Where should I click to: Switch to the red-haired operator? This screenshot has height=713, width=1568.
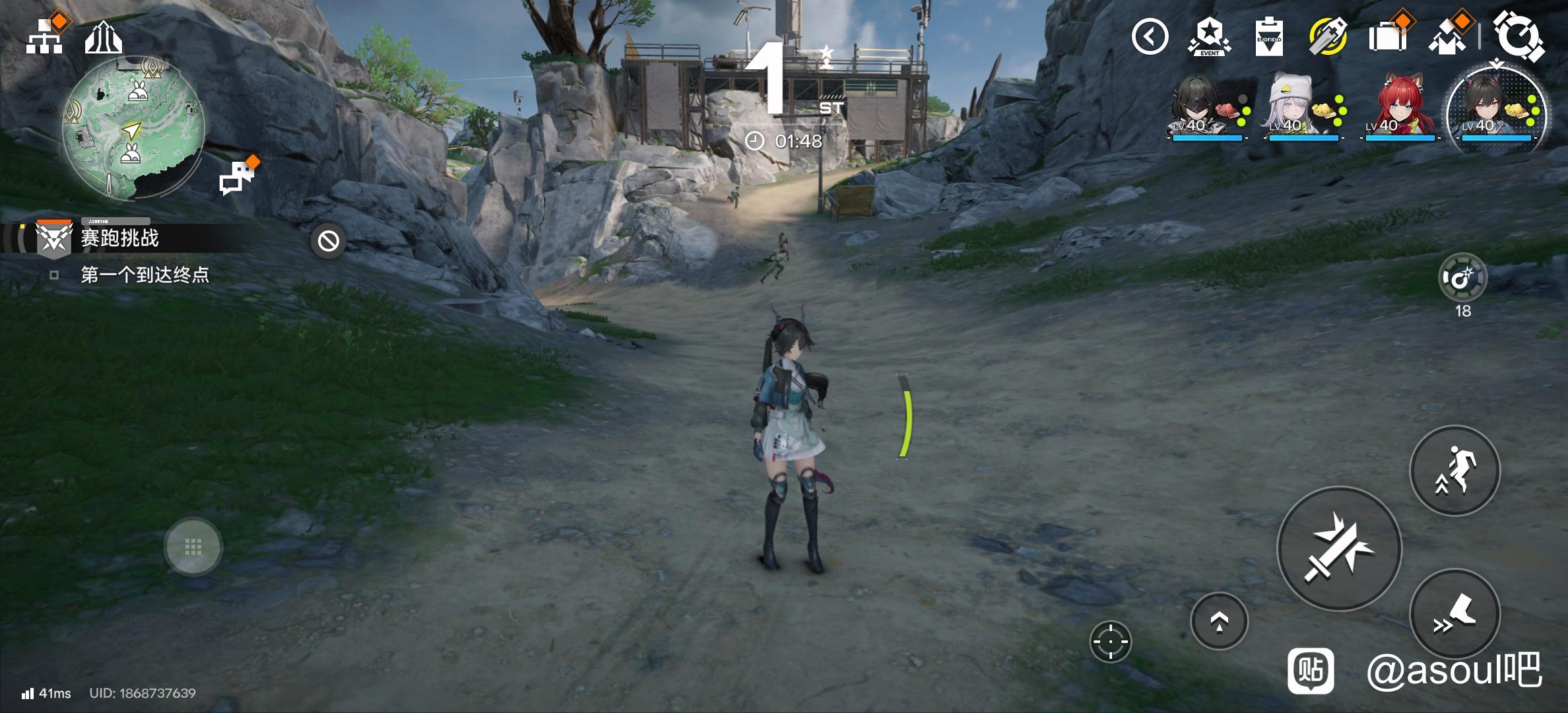coord(1399,109)
